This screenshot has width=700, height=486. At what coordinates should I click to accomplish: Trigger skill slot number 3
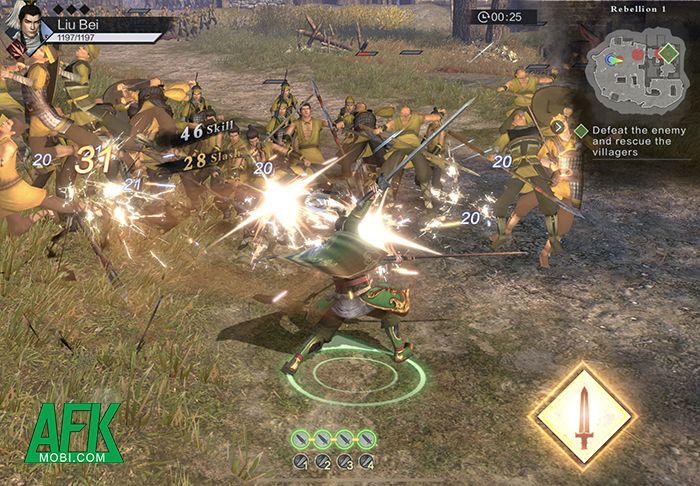tap(345, 462)
